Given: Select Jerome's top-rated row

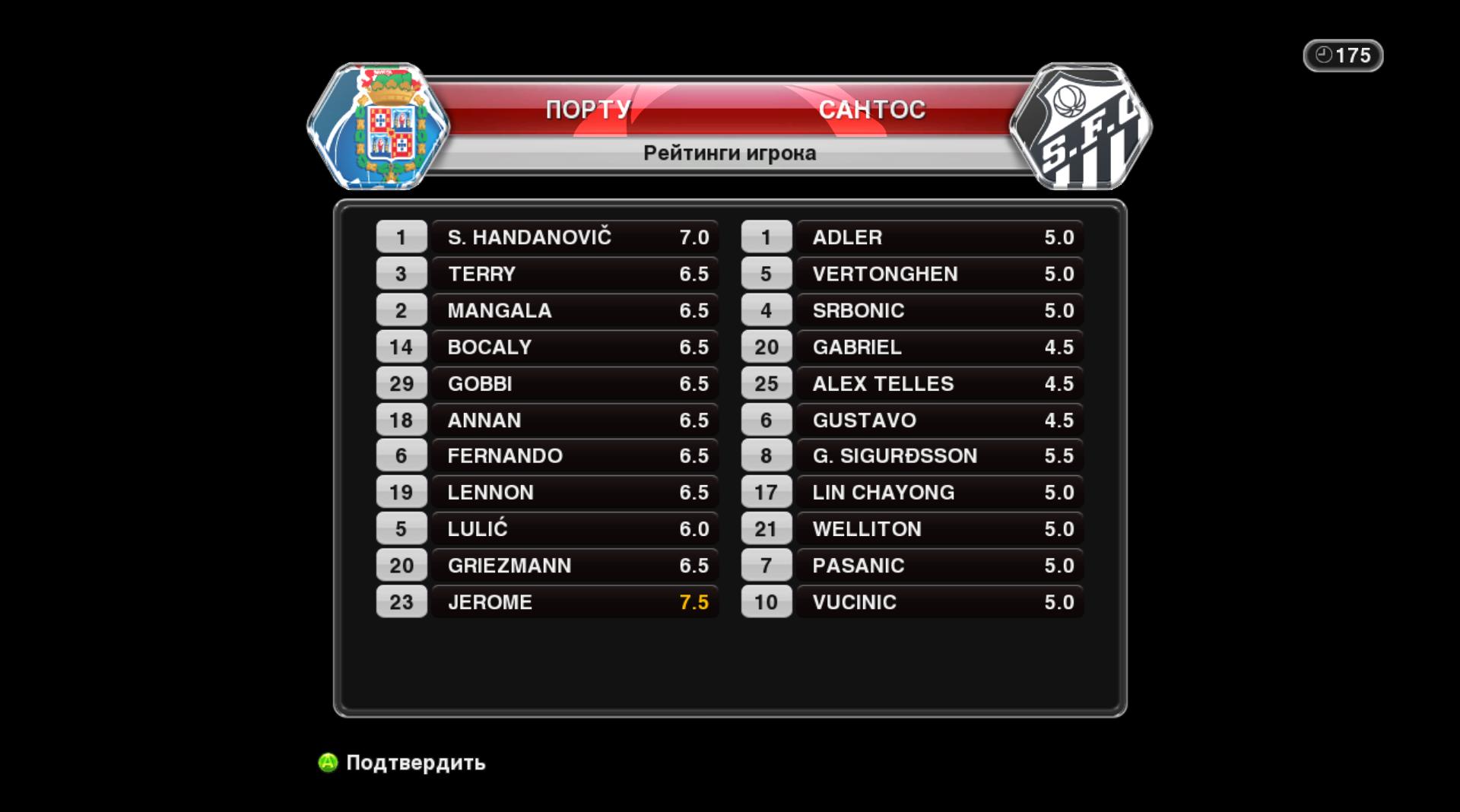Looking at the screenshot, I should pyautogui.click(x=575, y=601).
